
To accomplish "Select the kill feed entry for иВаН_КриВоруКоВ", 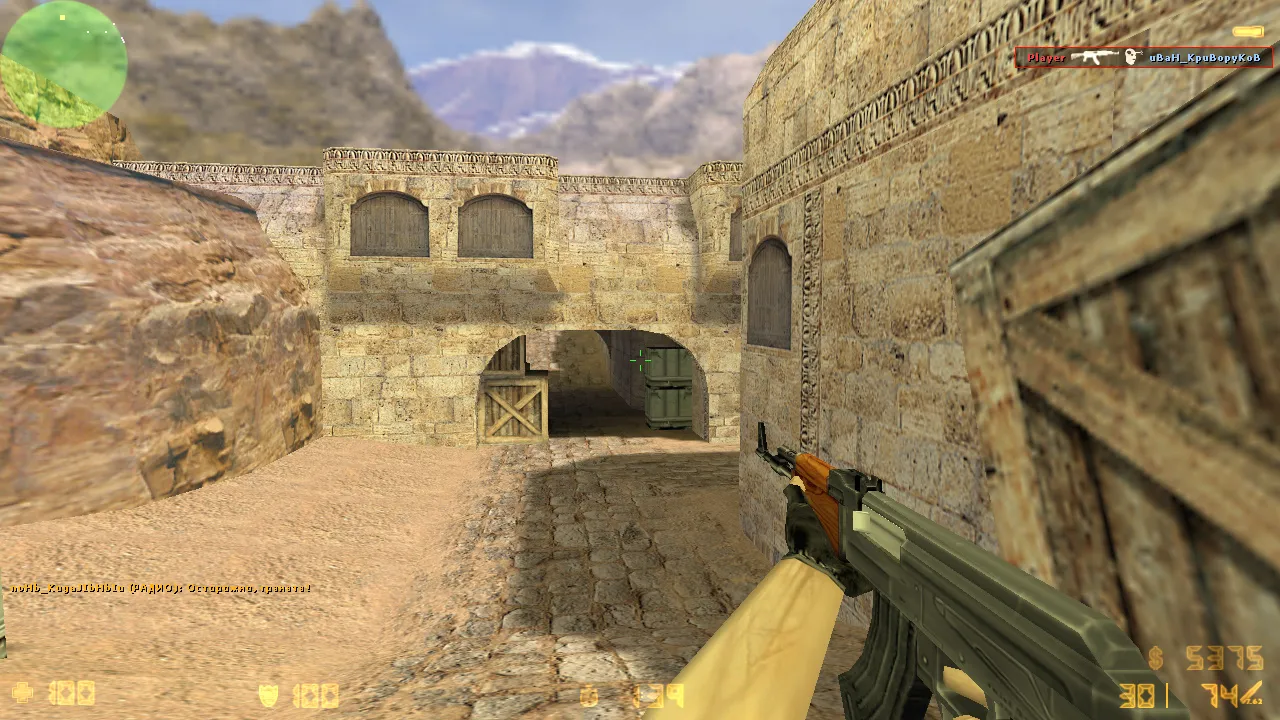I will pos(1143,58).
